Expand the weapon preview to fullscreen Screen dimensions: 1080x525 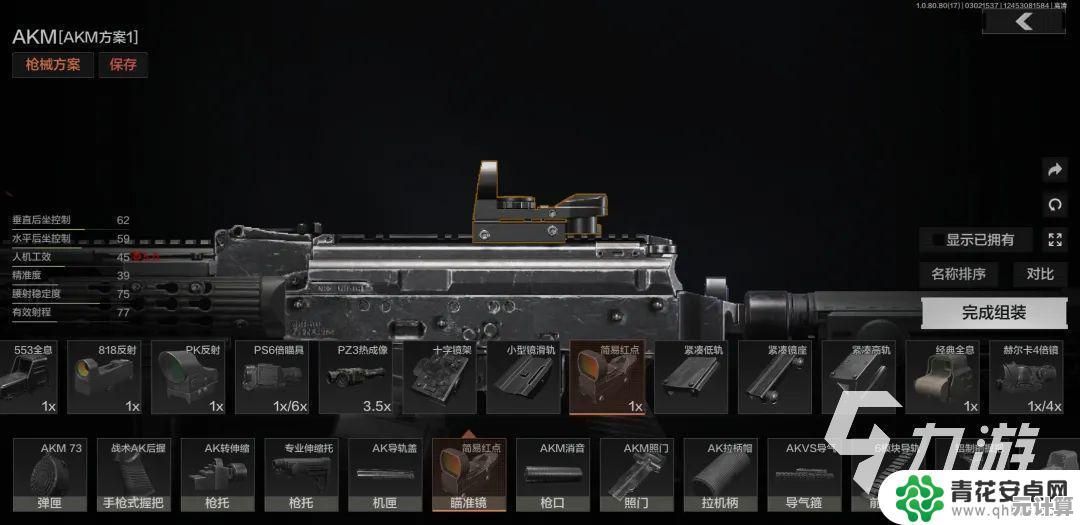point(1054,240)
